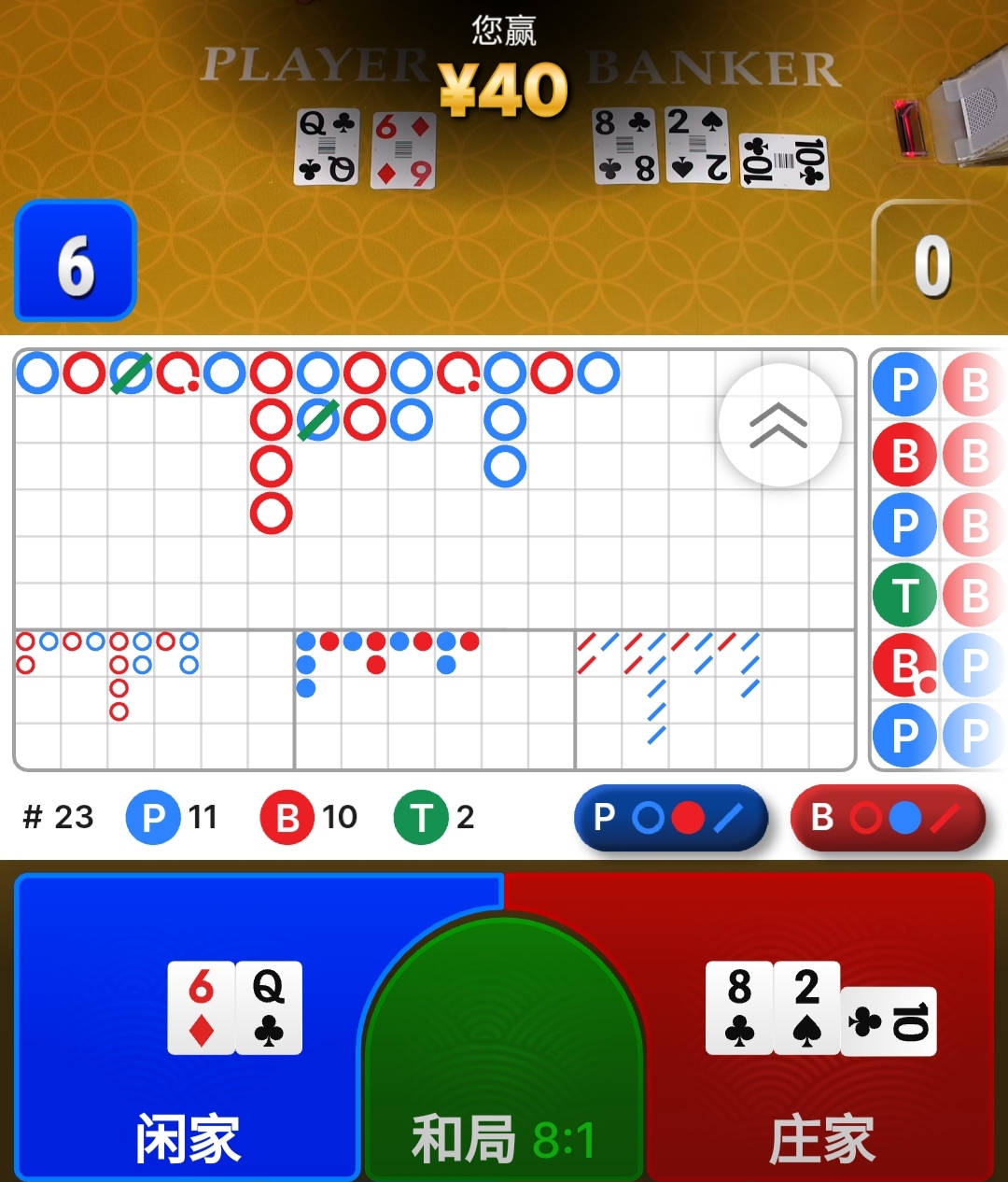Expand the roadmap with the double-chevron button
The height and width of the screenshot is (1182, 1008).
click(x=779, y=426)
